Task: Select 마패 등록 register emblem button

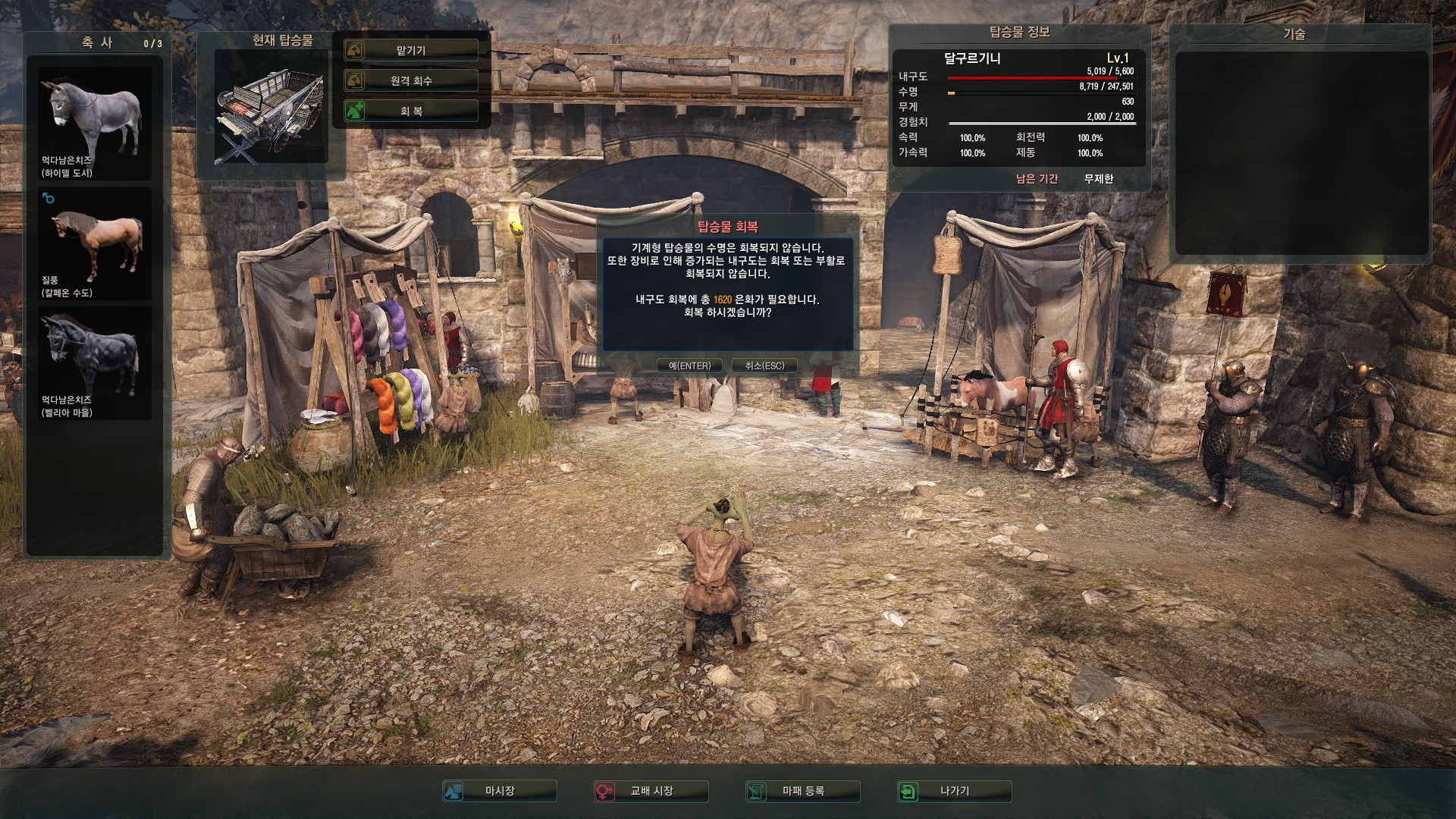Action: (x=803, y=791)
